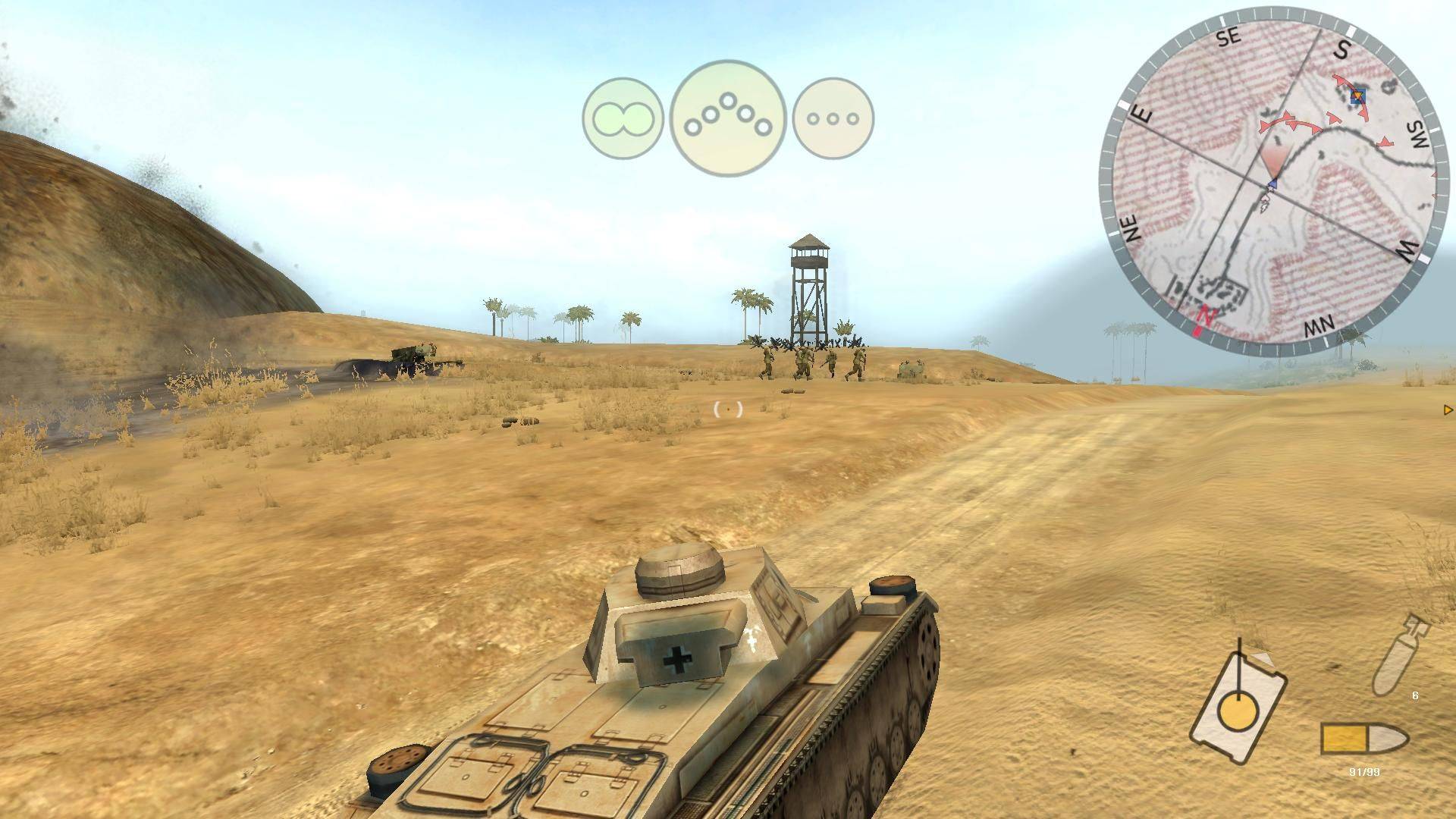Select the bomb shell ammo icon
This screenshot has width=1456, height=819.
pyautogui.click(x=1400, y=653)
